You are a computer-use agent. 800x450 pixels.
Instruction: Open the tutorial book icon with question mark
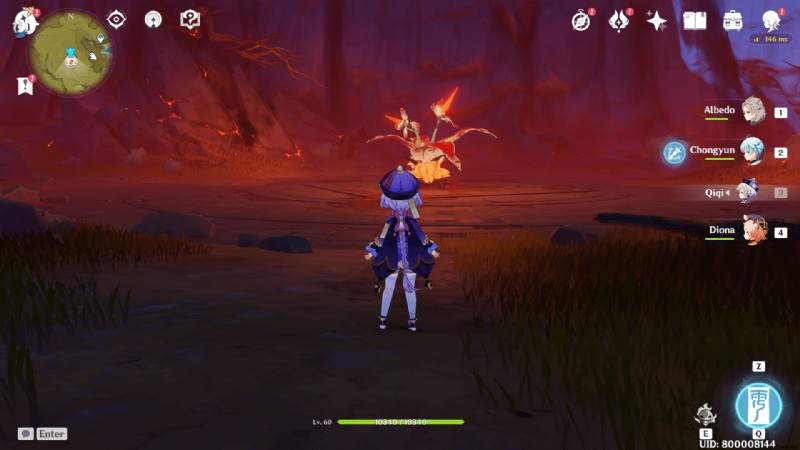[x=189, y=19]
